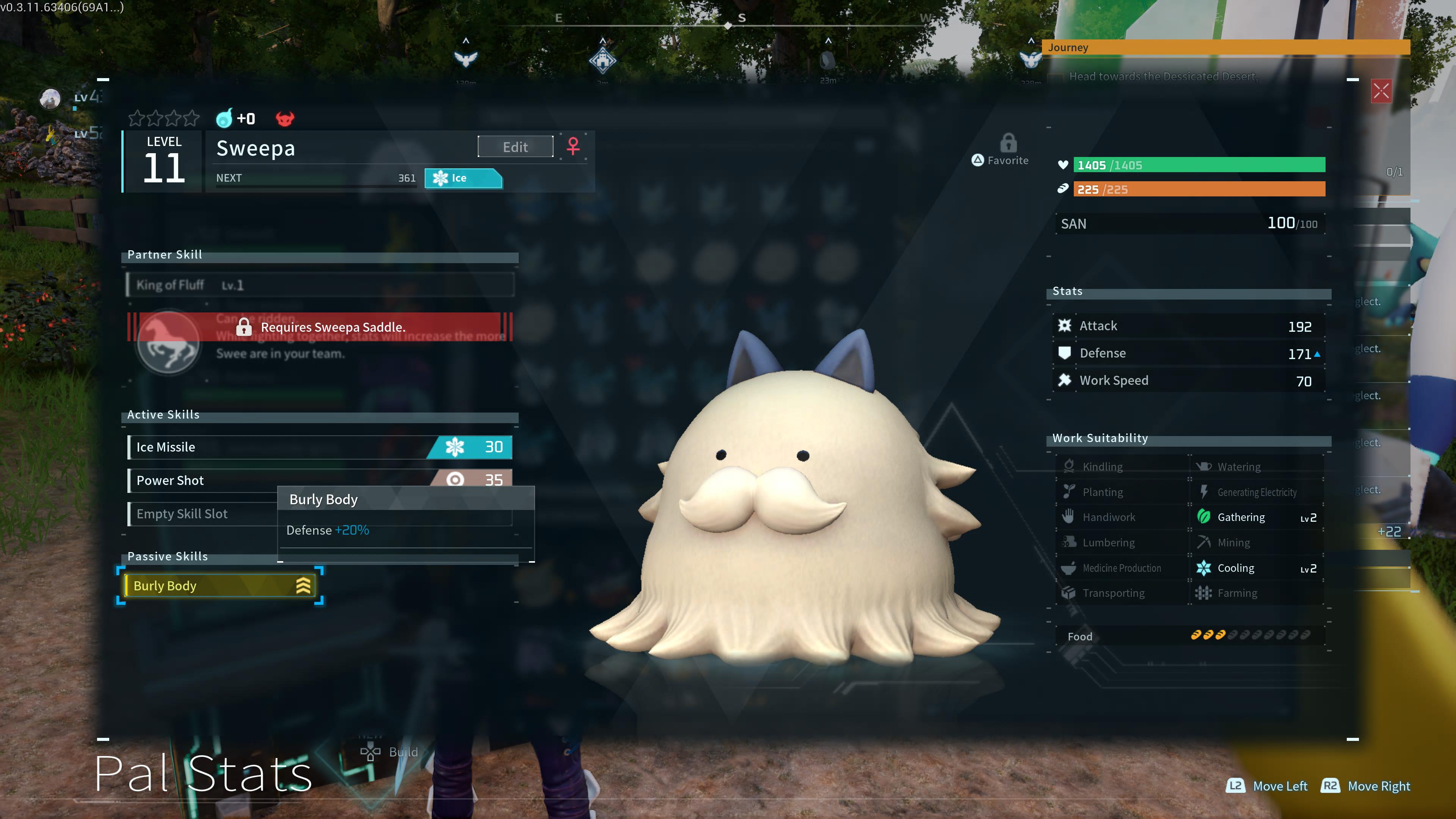Click the Gathering work suitability entry

pos(1256,517)
